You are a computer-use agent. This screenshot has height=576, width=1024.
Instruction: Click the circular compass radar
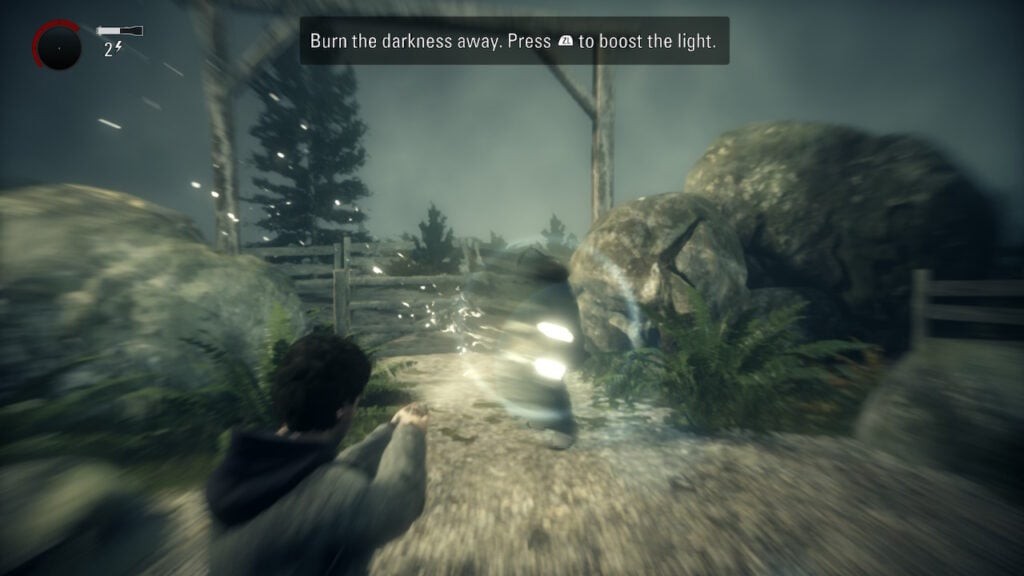(57, 46)
